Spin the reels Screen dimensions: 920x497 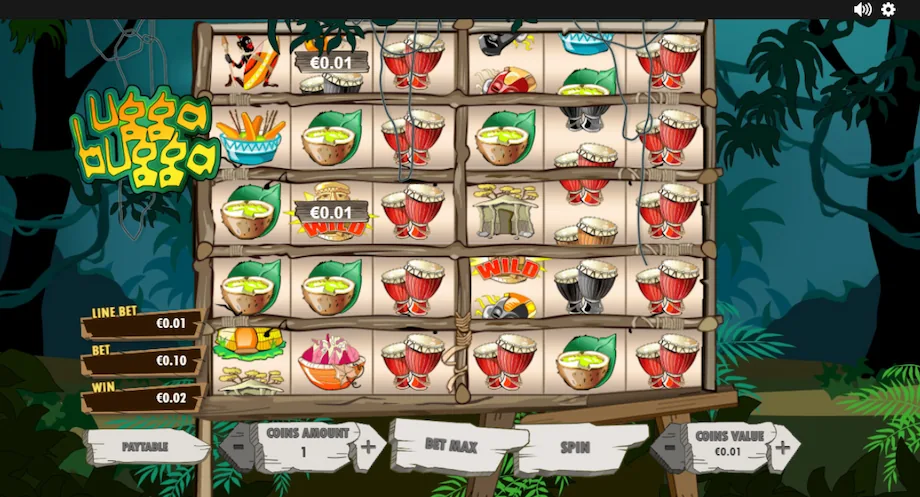tap(575, 447)
